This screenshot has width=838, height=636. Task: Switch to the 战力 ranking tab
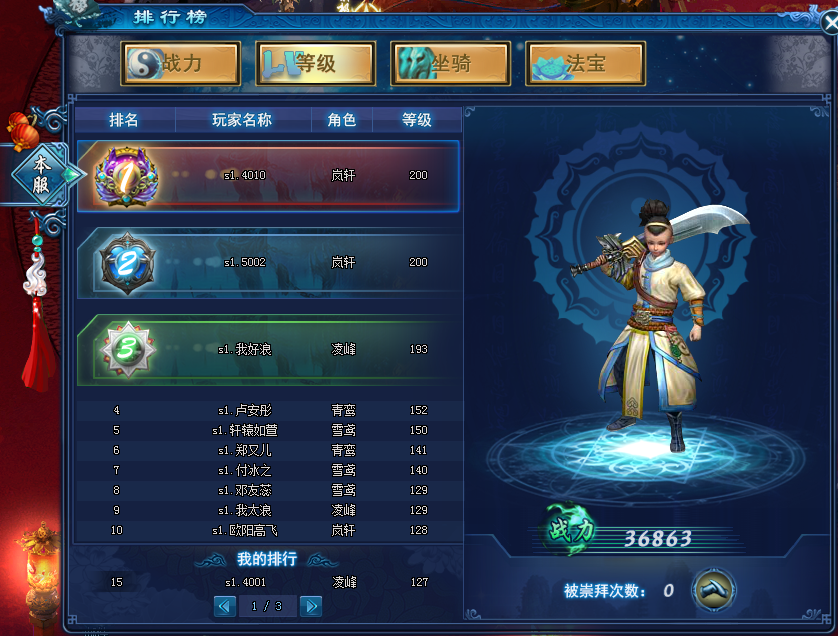pyautogui.click(x=181, y=64)
